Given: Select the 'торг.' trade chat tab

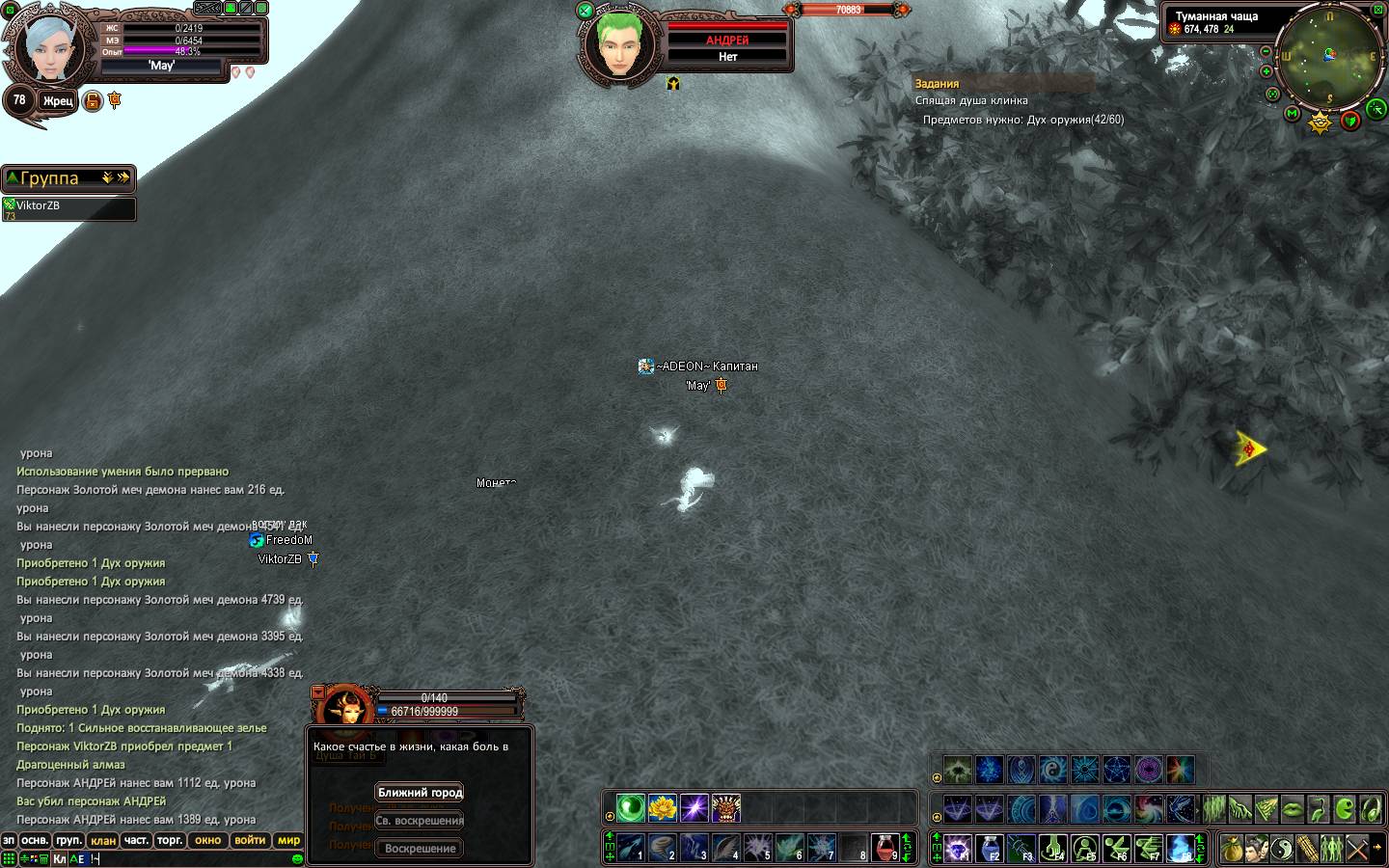Looking at the screenshot, I should [170, 841].
